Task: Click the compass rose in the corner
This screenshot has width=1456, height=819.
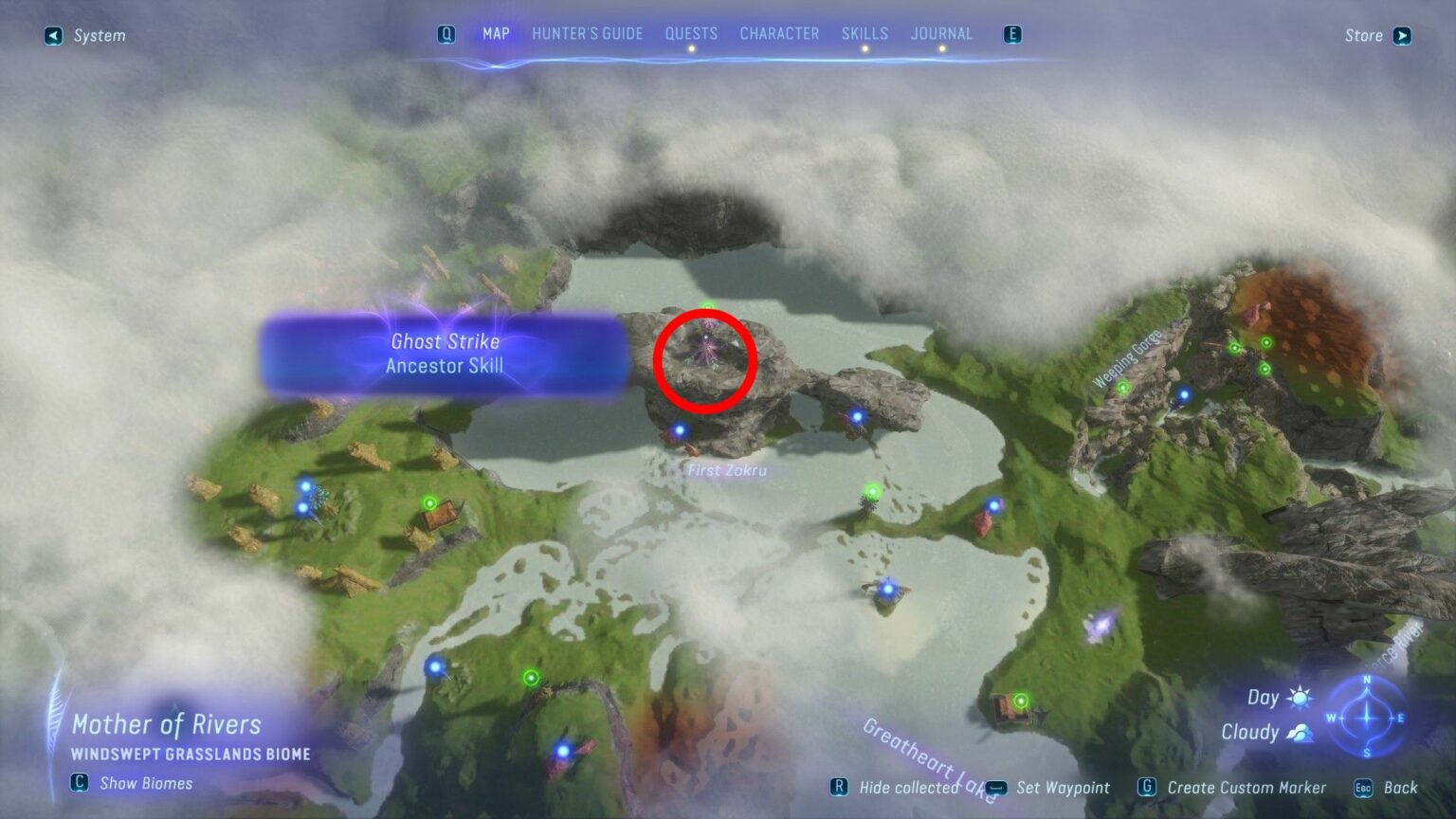Action: point(1365,719)
